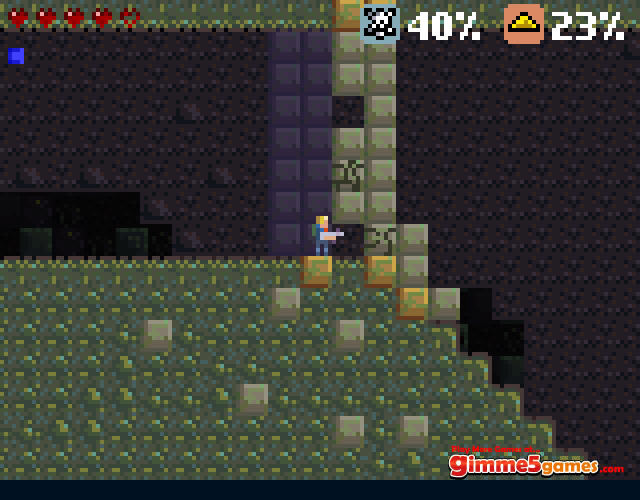Click the map exploration icon
This screenshot has height=500, width=640.
pos(379,24)
